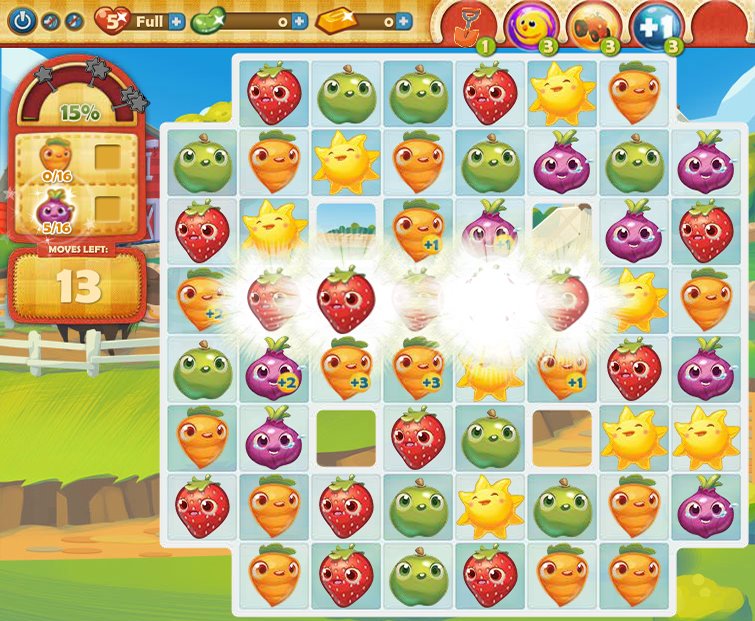Image resolution: width=755 pixels, height=621 pixels.
Task: Toggle the music button
Action: (x=74, y=21)
